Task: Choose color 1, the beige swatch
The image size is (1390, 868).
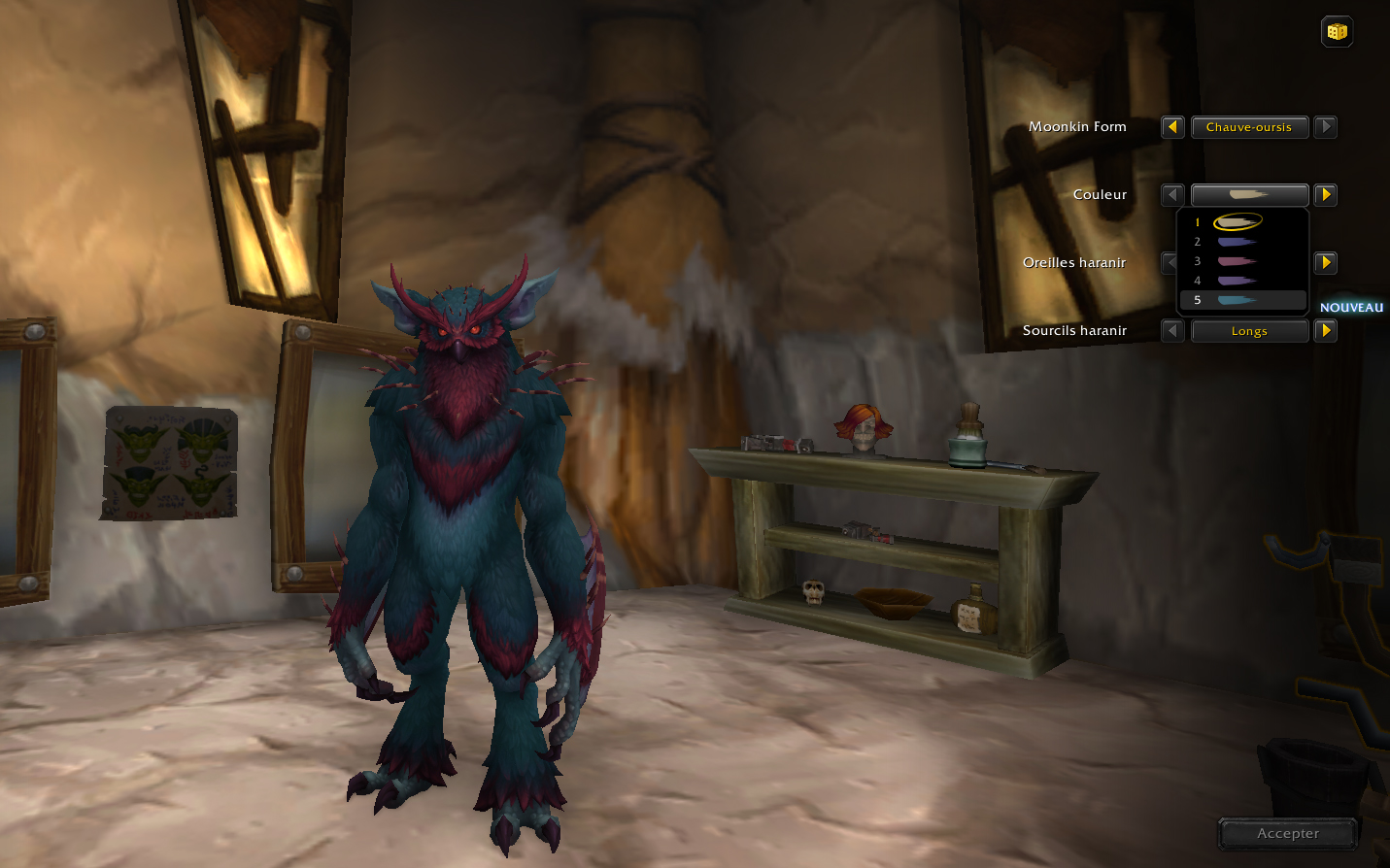Action: [1237, 222]
